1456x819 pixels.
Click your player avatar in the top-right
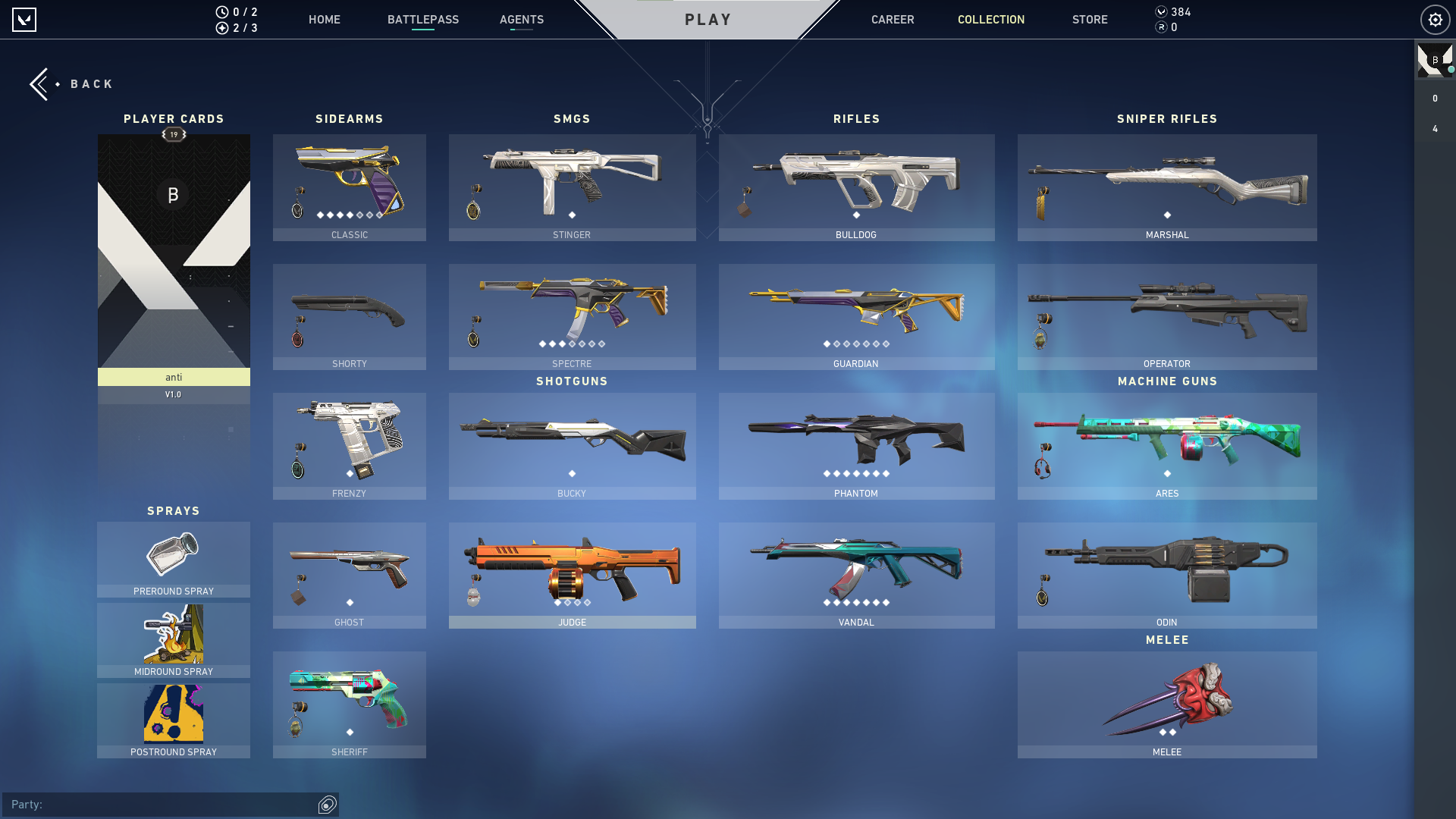[1435, 61]
